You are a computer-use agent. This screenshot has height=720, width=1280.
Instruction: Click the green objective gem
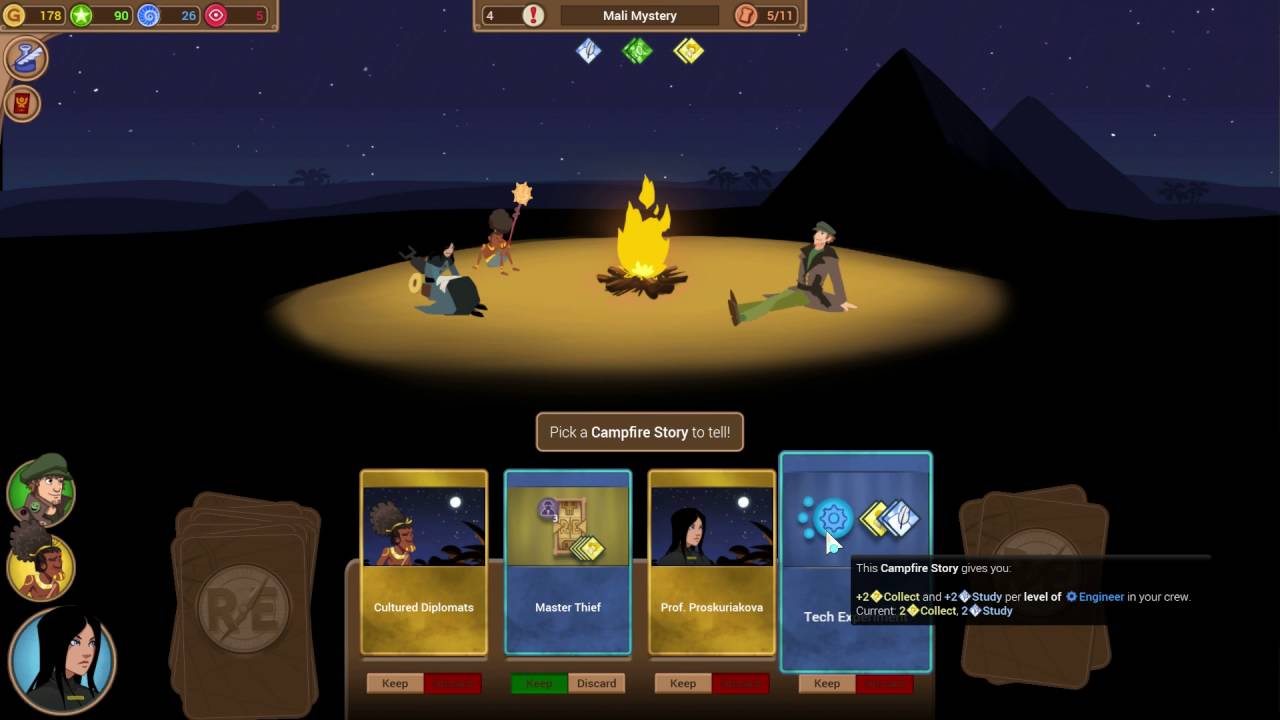[x=638, y=50]
